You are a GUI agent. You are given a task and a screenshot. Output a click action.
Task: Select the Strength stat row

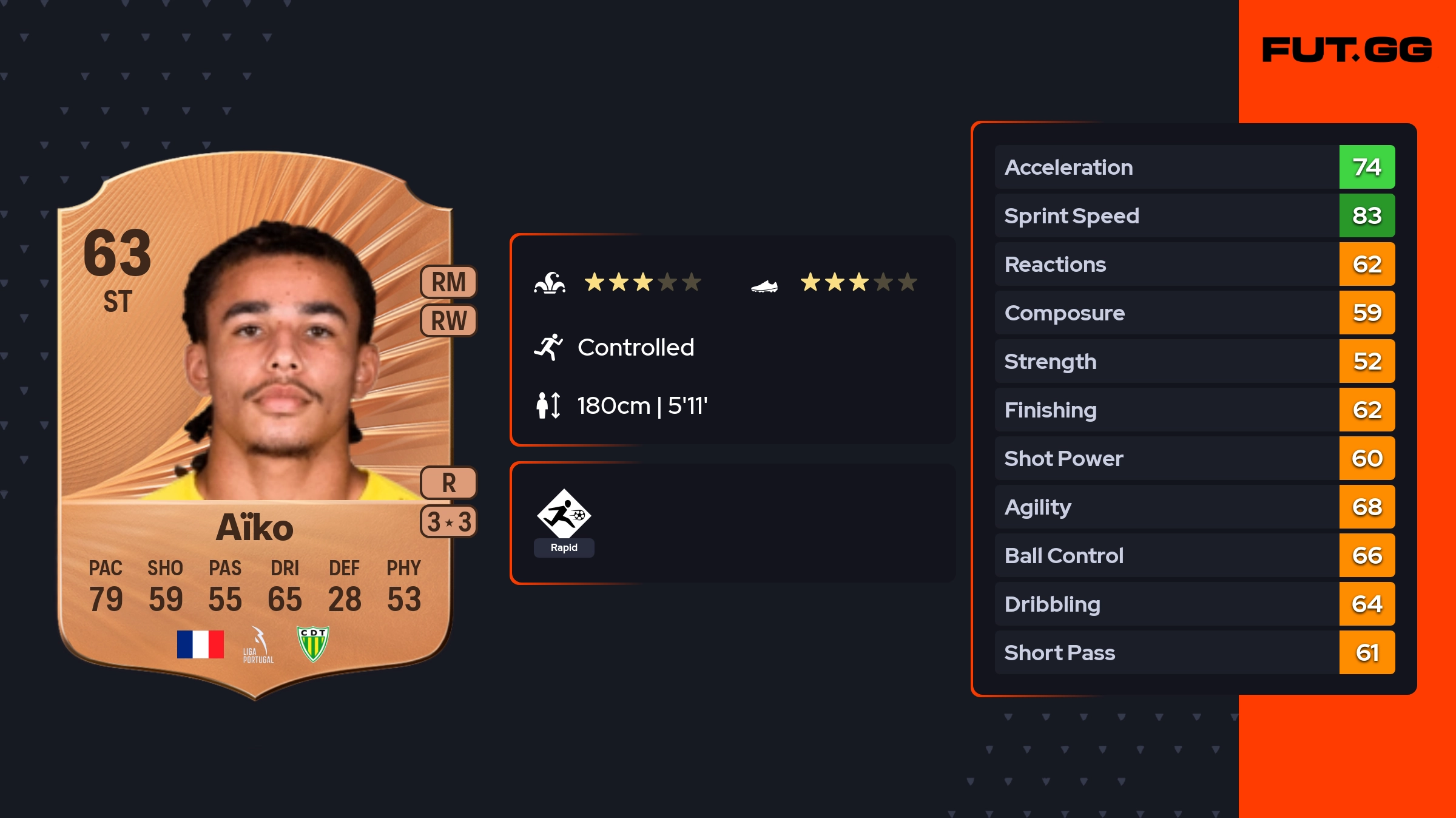[x=1194, y=361]
